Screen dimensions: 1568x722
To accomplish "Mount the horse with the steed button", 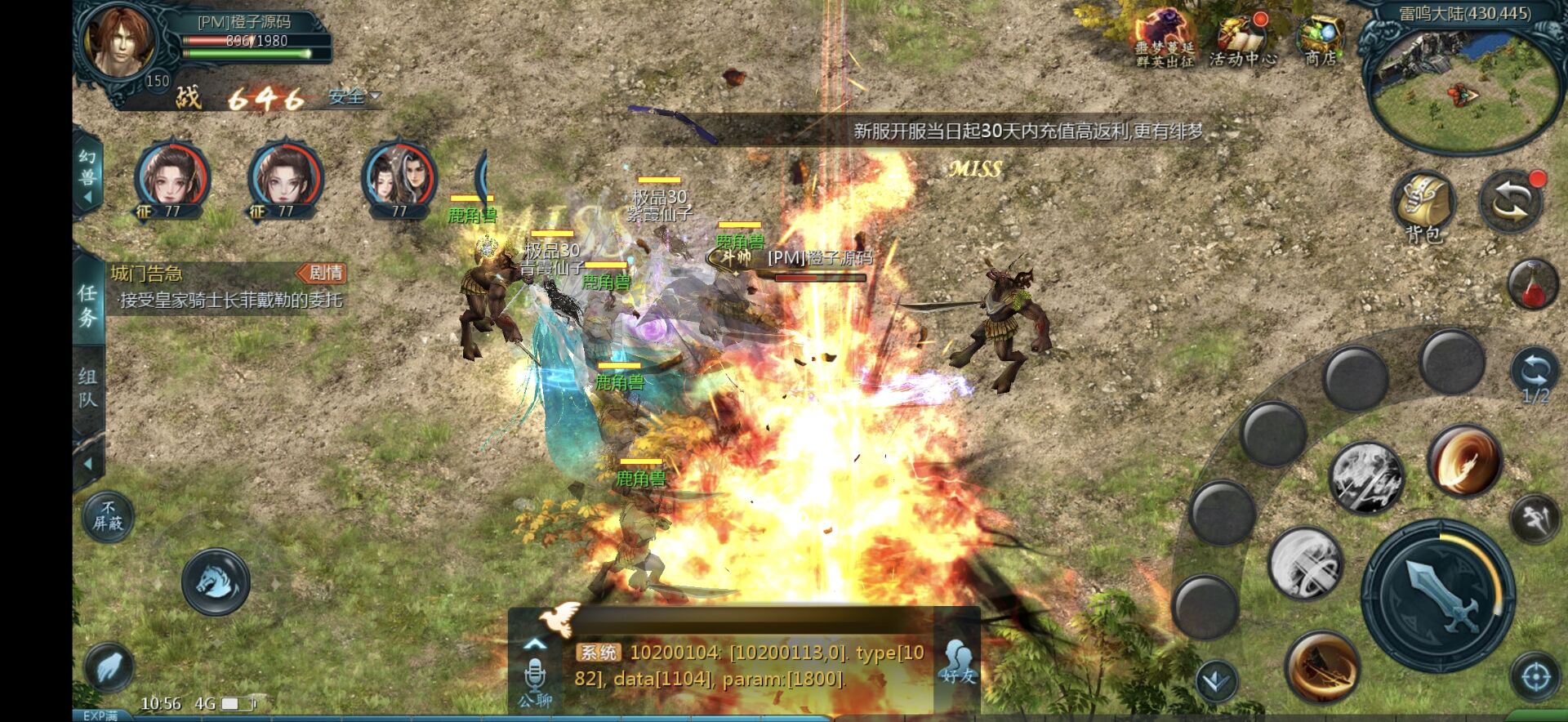I will pyautogui.click(x=216, y=582).
